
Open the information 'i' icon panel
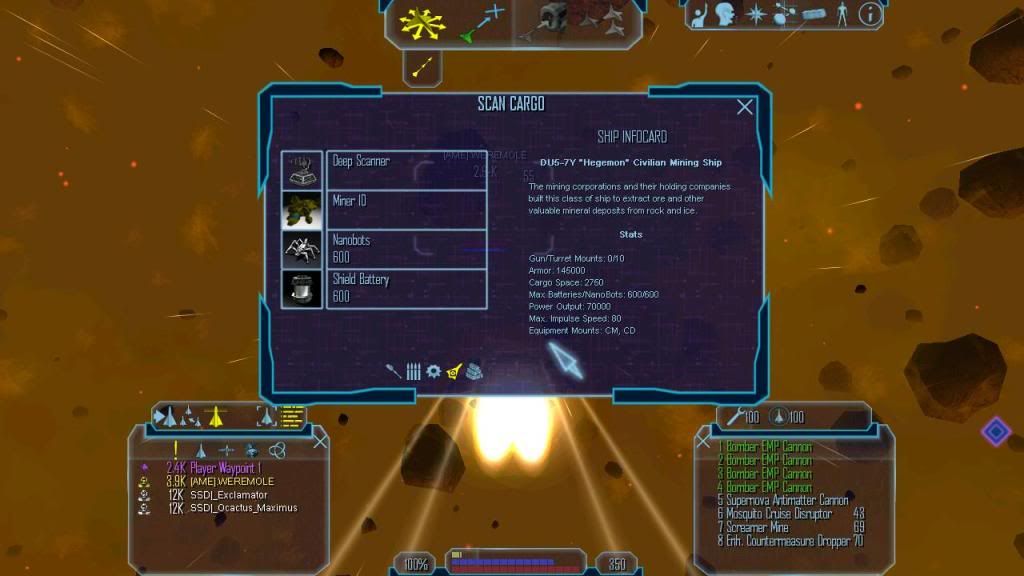tap(870, 14)
